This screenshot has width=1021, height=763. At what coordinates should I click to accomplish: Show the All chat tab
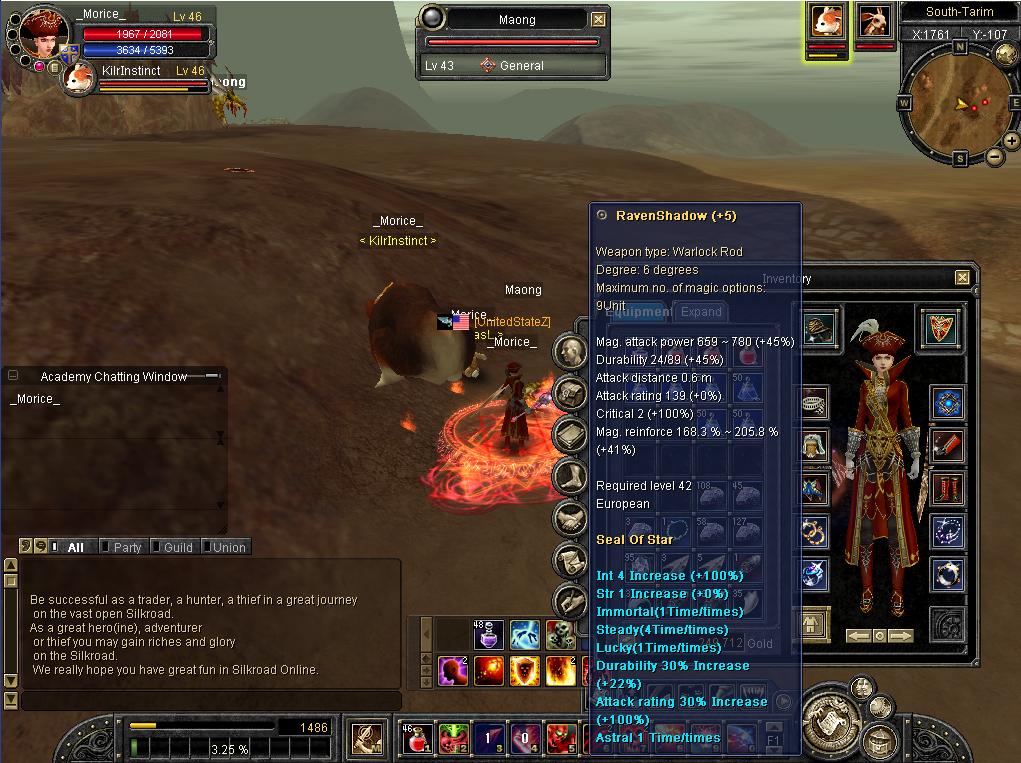[x=75, y=547]
